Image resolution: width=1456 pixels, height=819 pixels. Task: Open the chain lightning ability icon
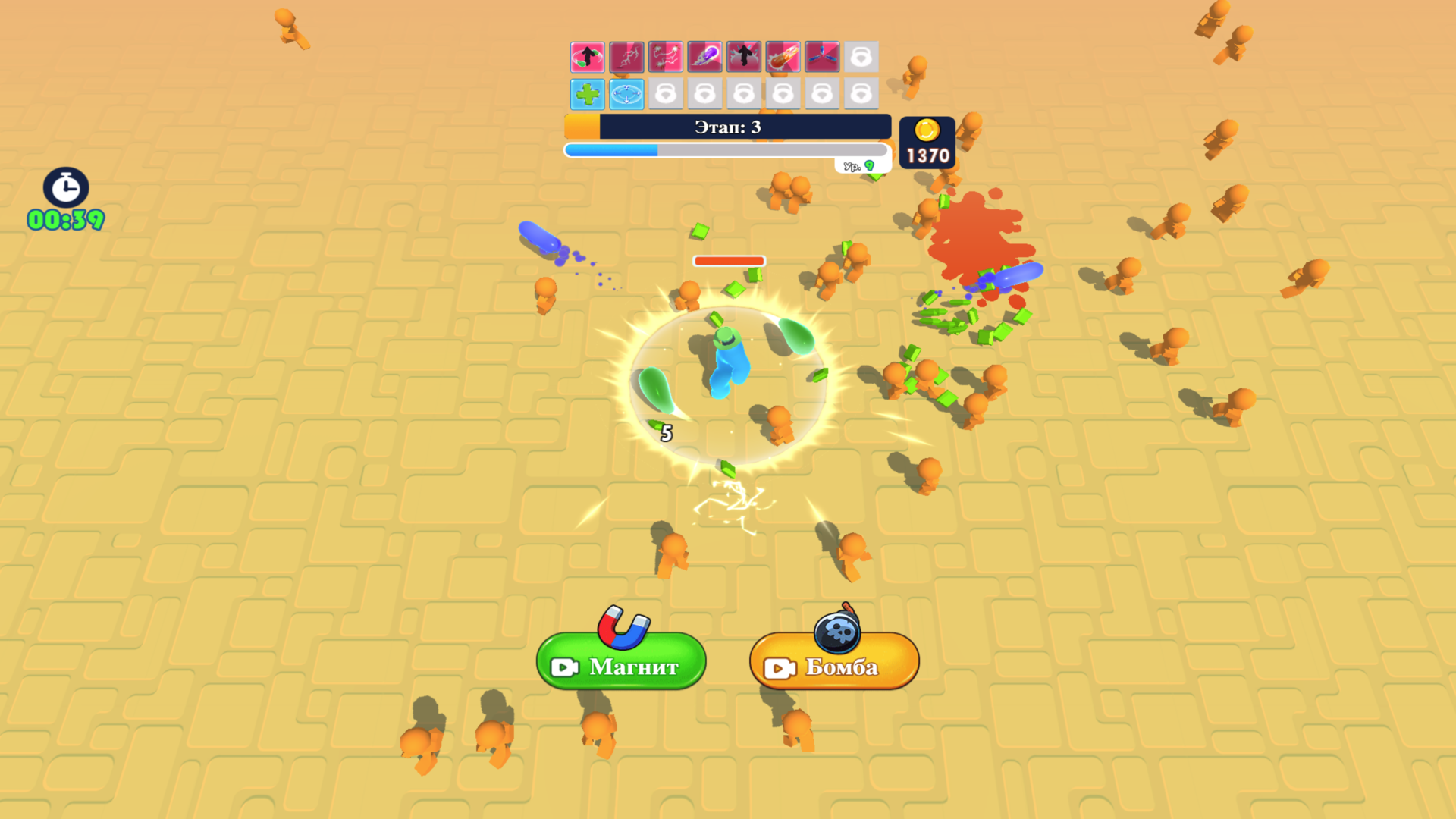click(667, 57)
